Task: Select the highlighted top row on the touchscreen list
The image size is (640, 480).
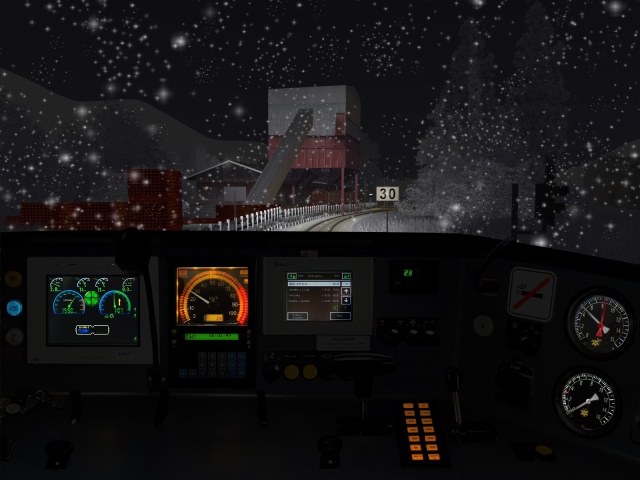Action: pyautogui.click(x=313, y=283)
